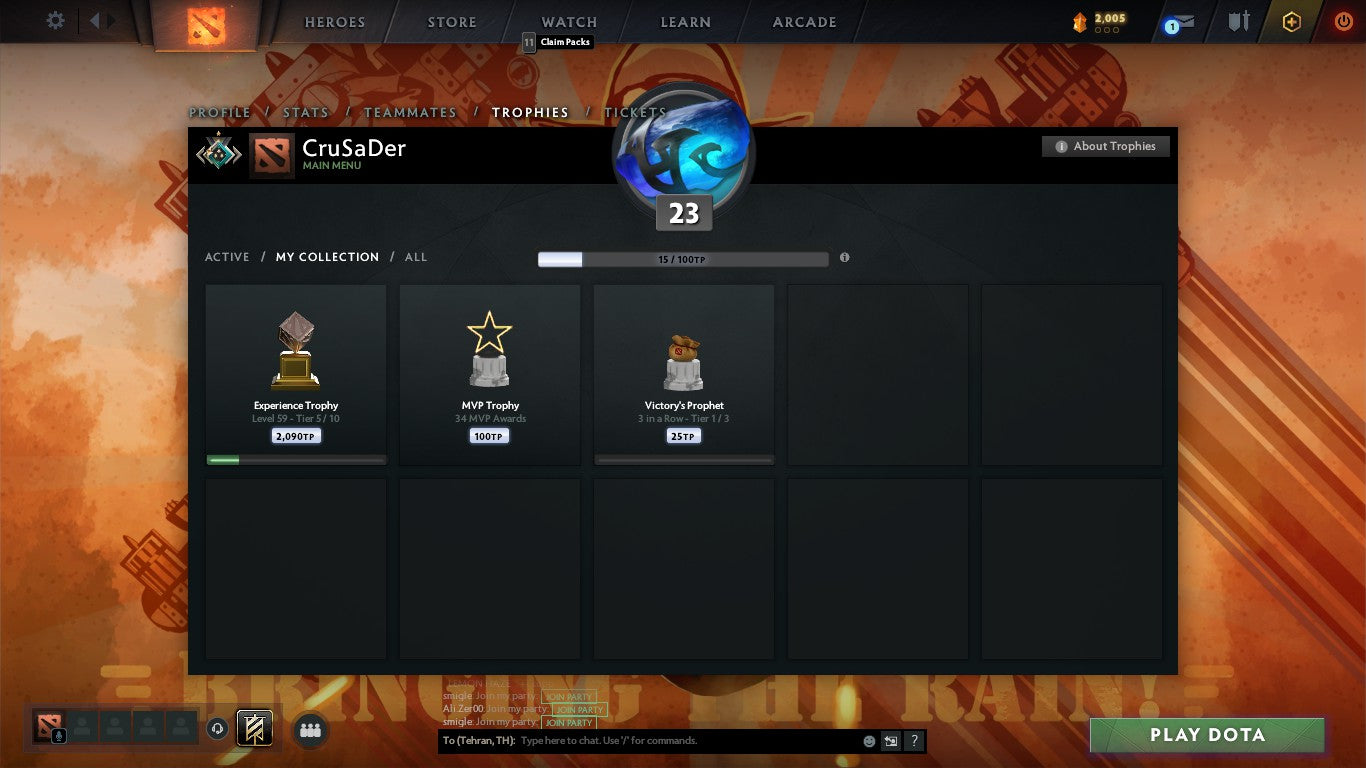Click the armory shield and sword icon

(1240, 21)
